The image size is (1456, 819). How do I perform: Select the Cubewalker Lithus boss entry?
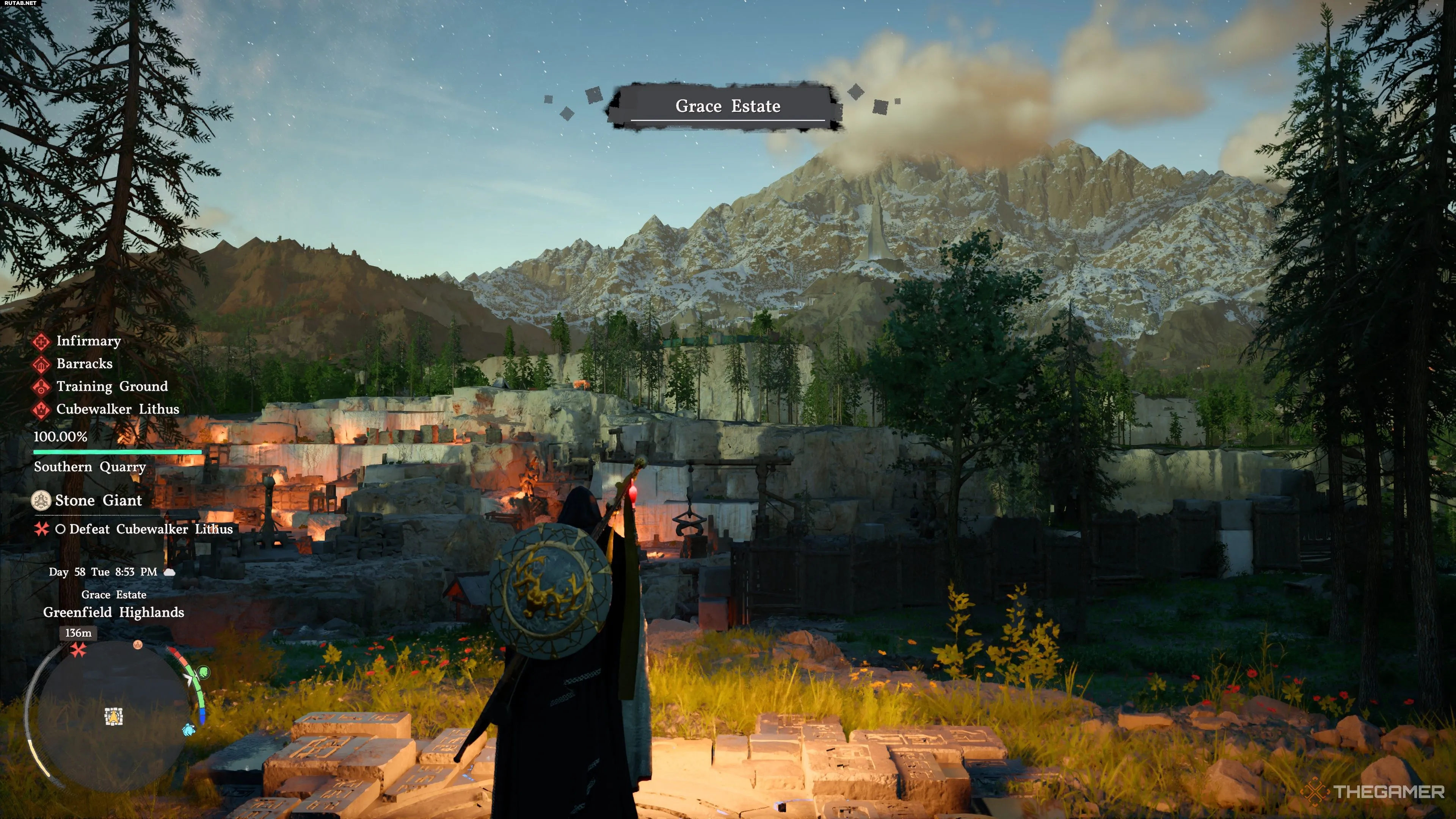click(118, 409)
